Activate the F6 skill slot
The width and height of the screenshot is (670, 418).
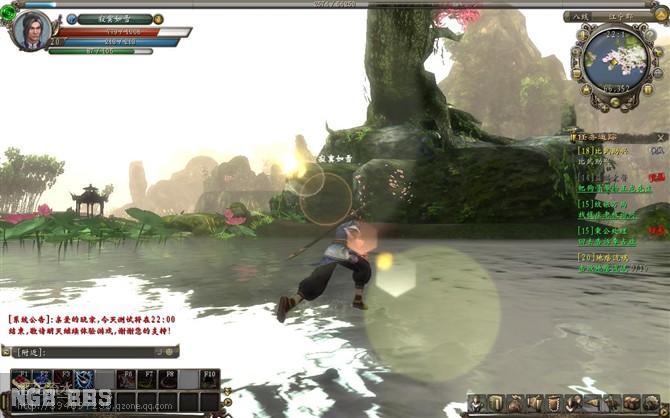126,379
